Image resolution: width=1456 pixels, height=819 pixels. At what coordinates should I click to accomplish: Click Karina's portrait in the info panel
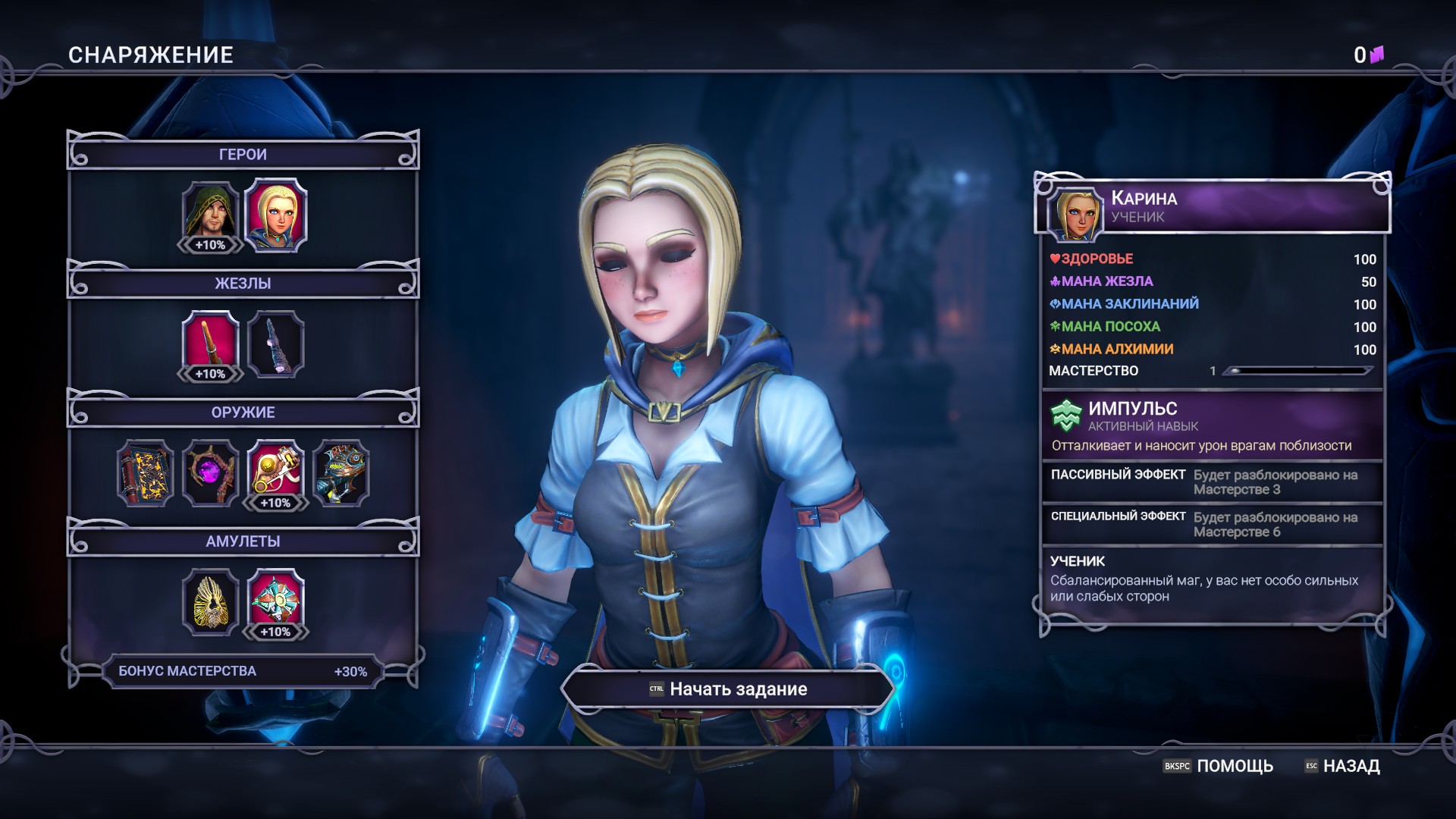[1075, 212]
